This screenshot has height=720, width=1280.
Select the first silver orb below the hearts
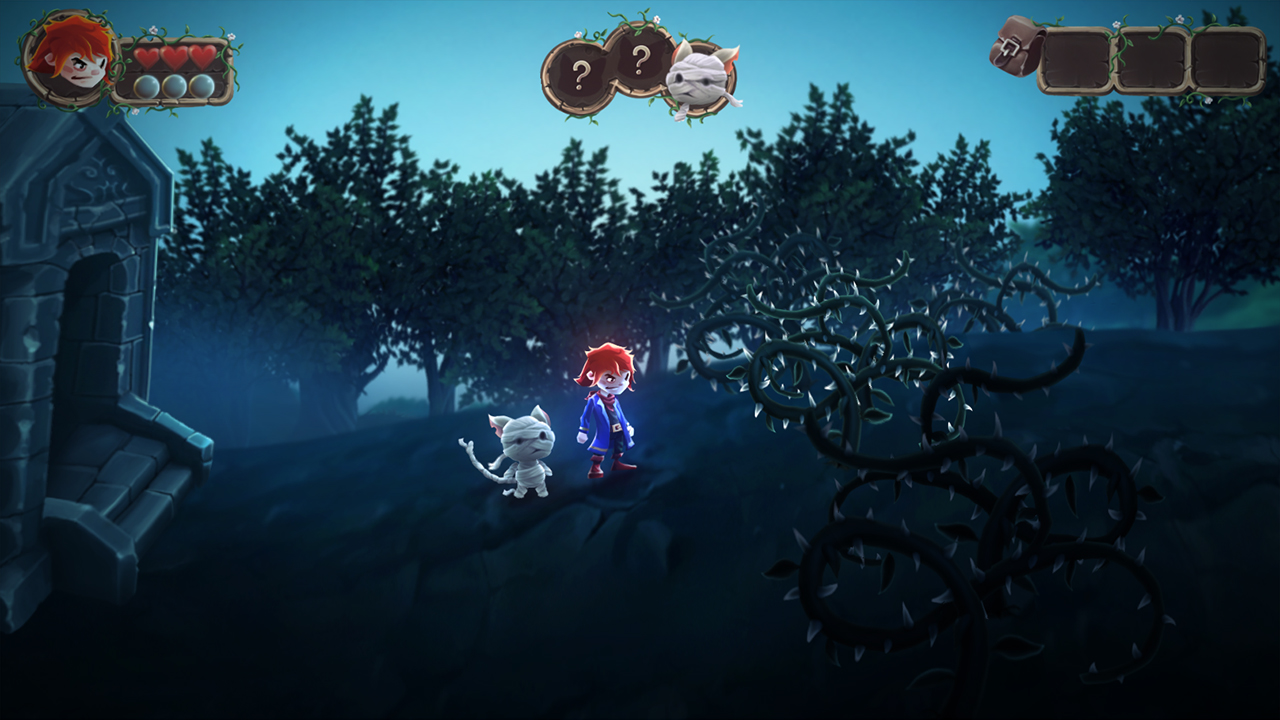(x=147, y=87)
